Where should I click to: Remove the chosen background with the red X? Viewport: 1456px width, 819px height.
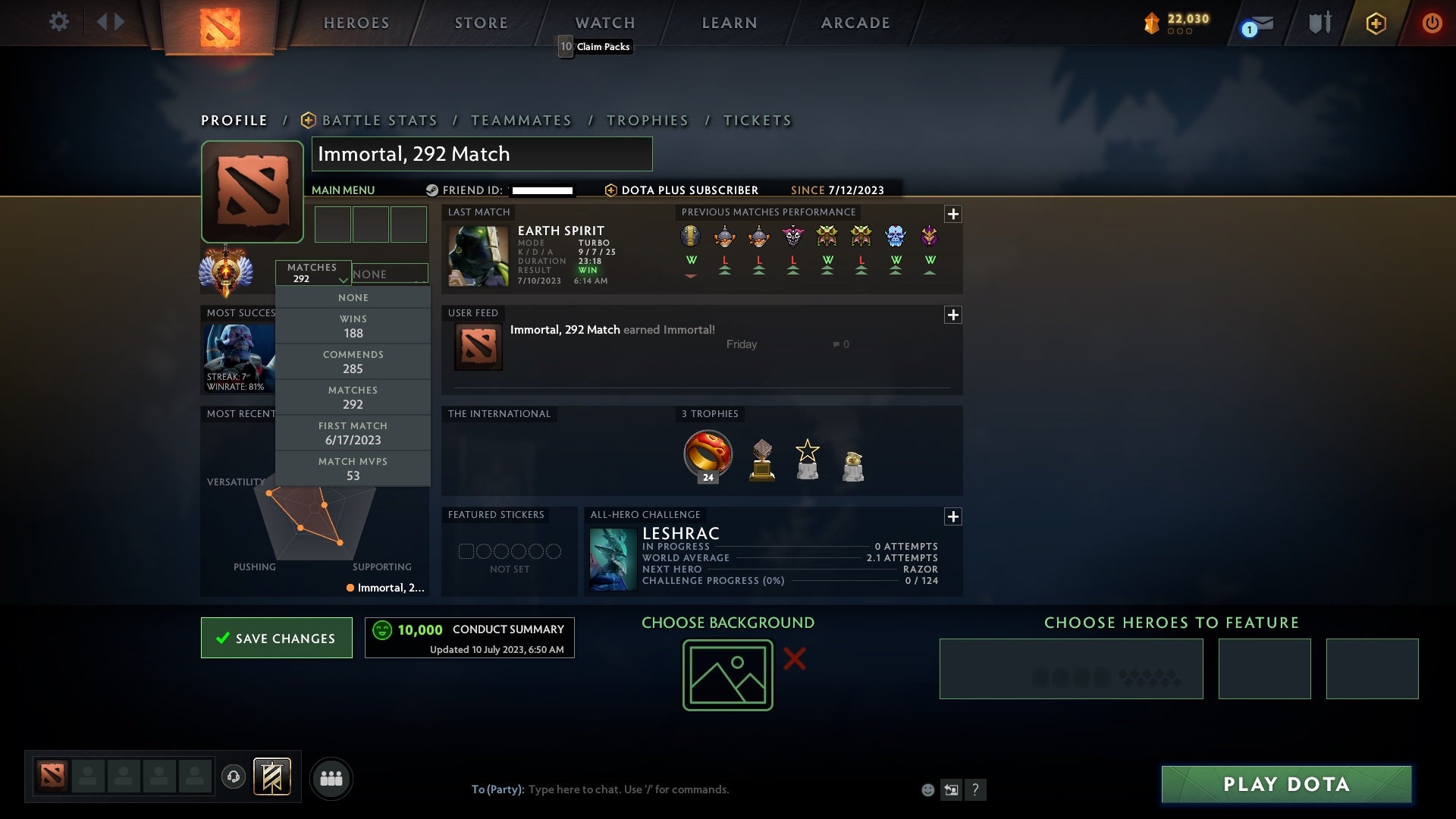794,659
